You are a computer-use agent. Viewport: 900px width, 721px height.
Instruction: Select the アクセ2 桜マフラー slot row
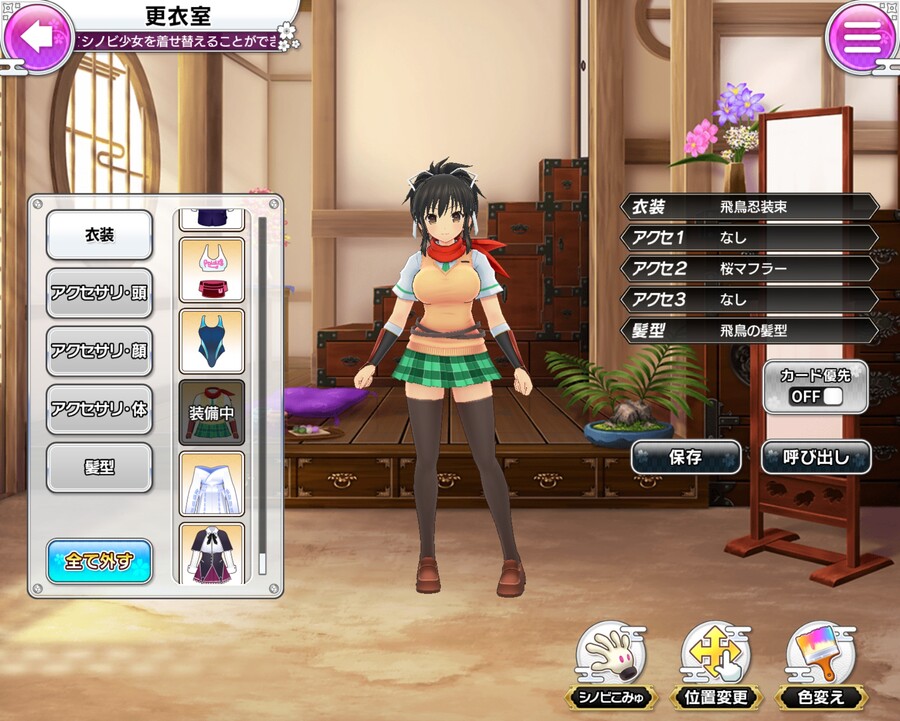pyautogui.click(x=750, y=268)
